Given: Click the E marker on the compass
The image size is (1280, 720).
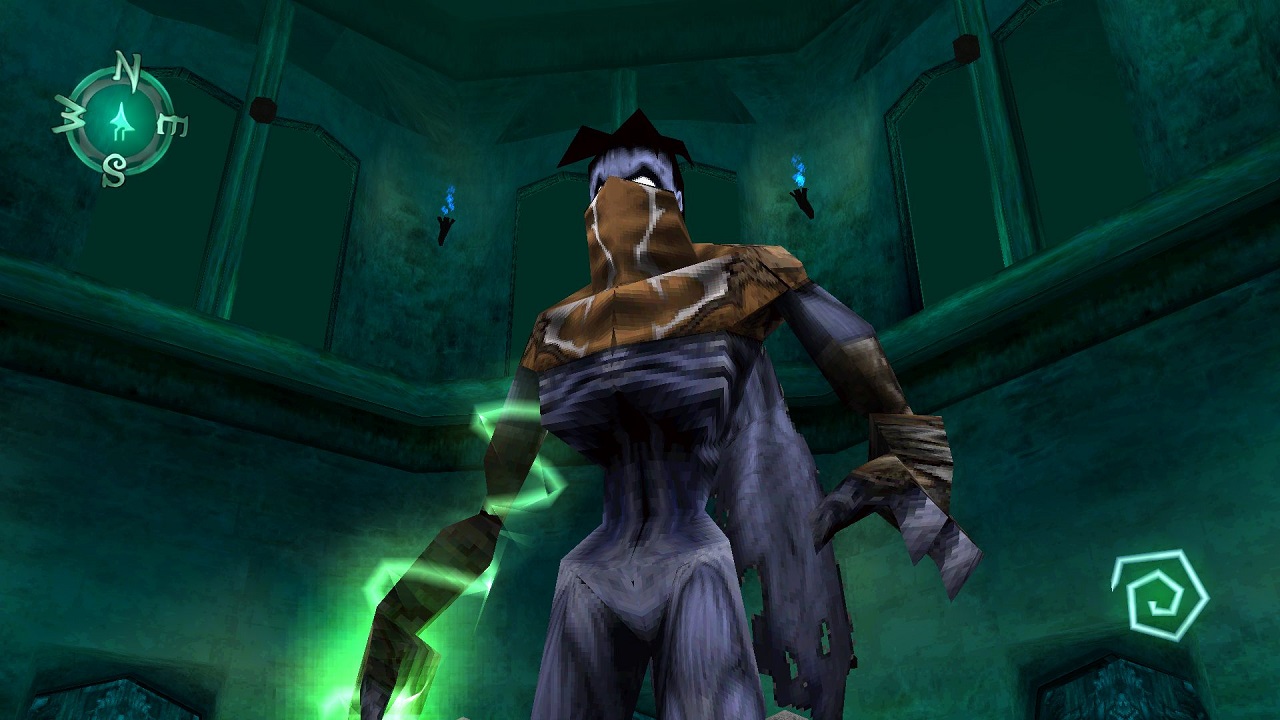Looking at the screenshot, I should coord(170,125).
